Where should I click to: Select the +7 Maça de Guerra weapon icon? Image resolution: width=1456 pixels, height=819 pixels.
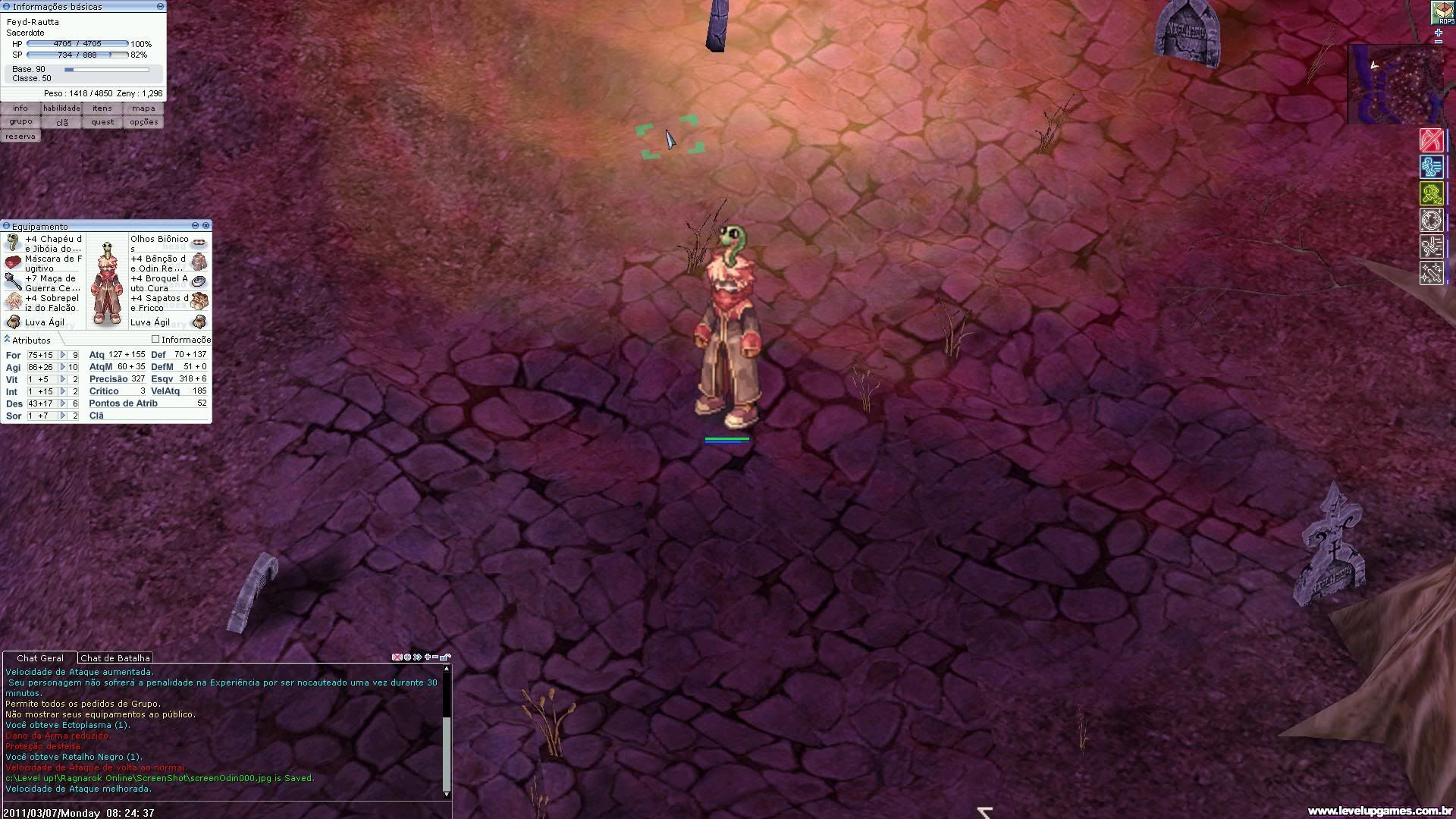click(12, 282)
